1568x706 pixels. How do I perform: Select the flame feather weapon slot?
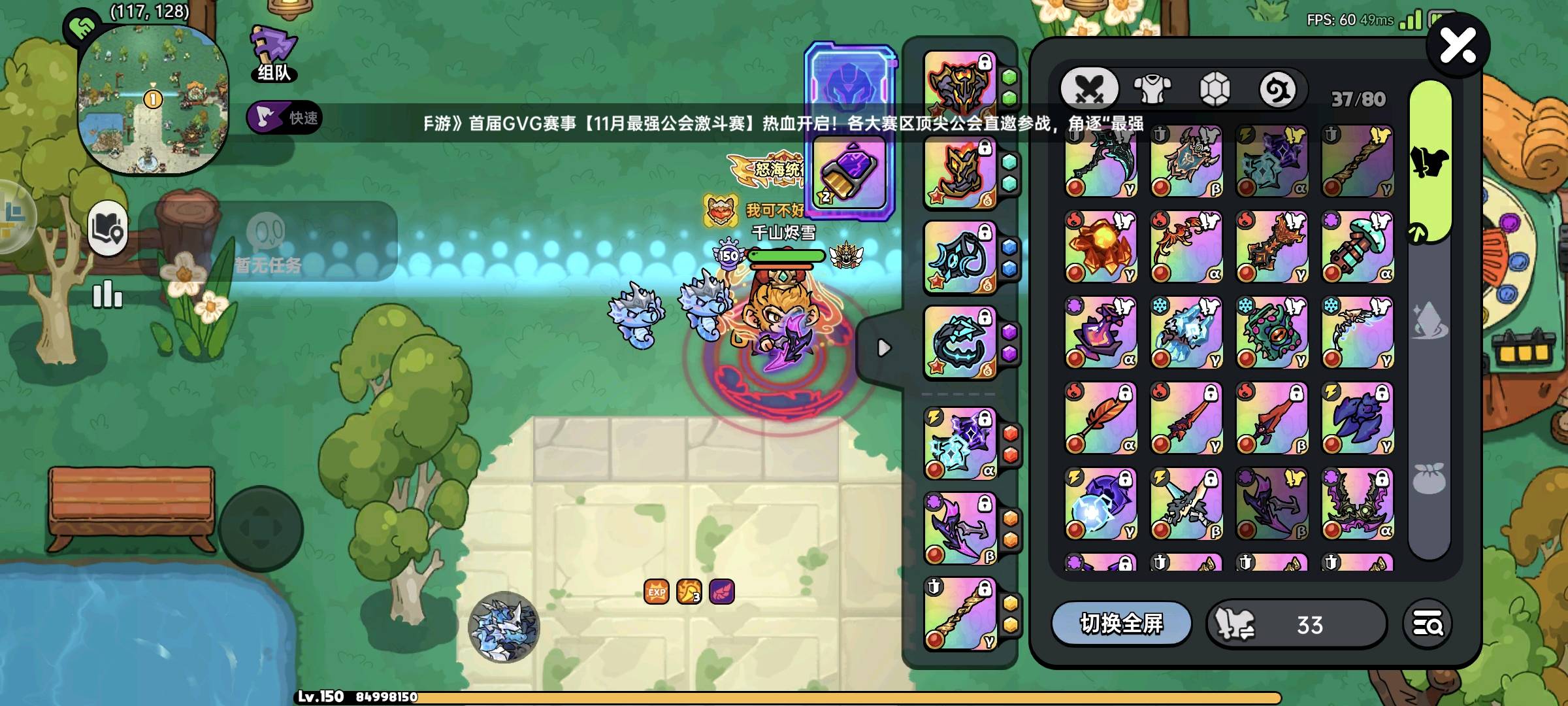[x=1100, y=418]
